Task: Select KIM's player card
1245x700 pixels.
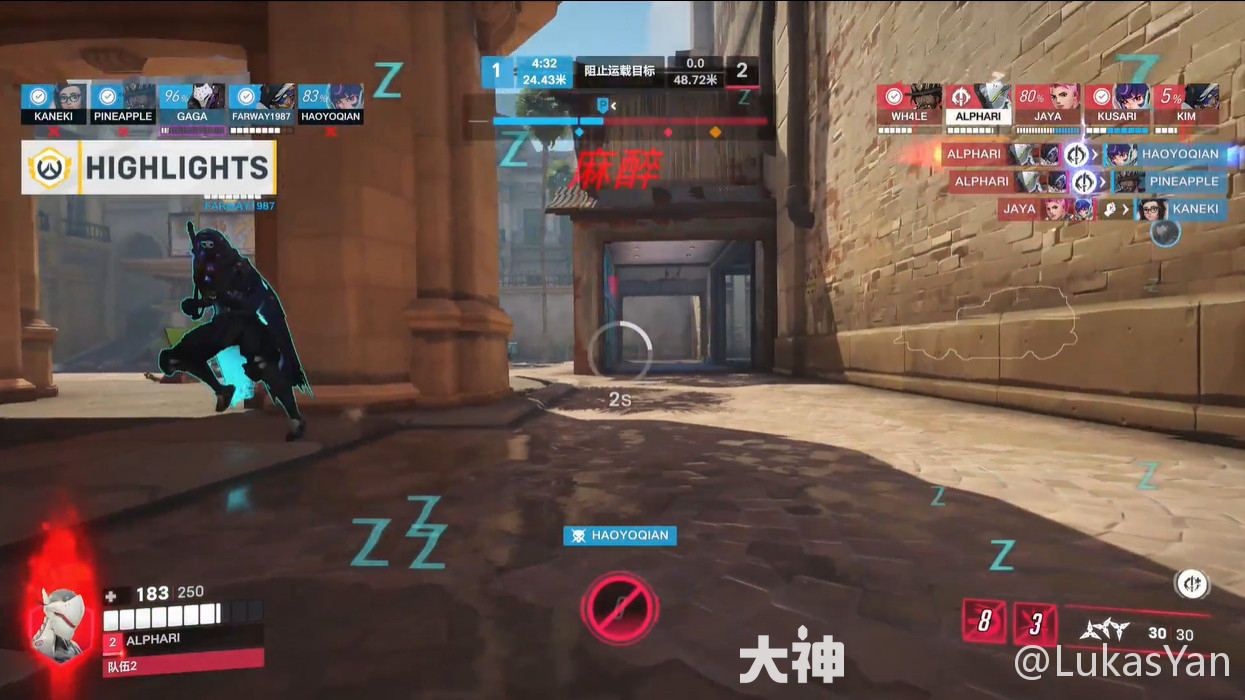Action: coord(1185,104)
